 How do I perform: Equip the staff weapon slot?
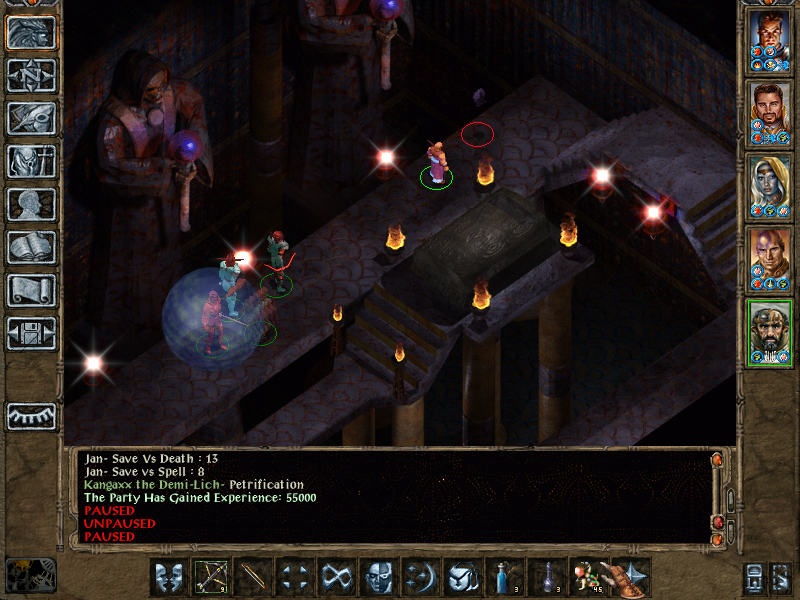coord(253,577)
